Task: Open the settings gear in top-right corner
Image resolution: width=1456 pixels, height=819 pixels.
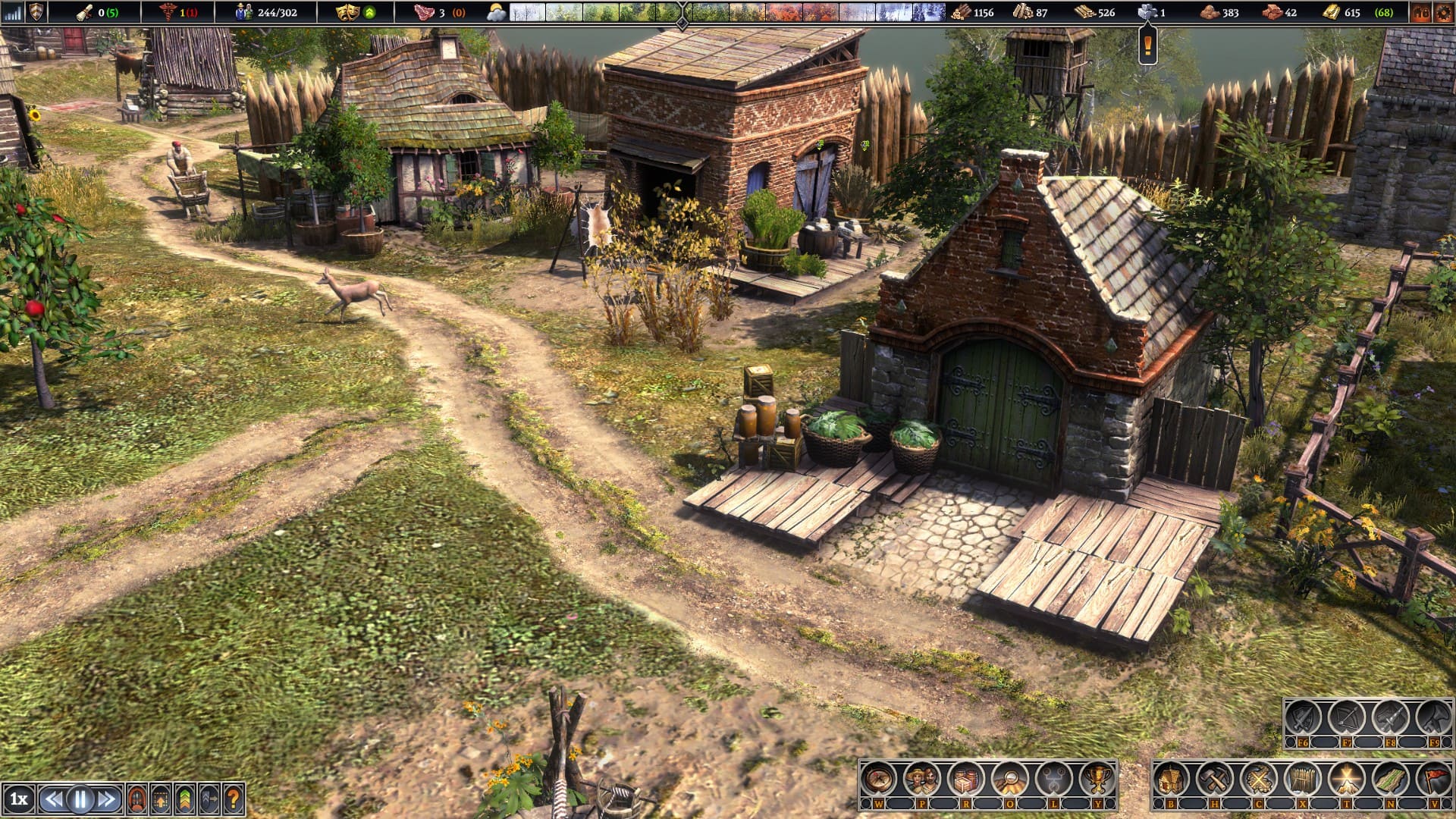Action: (x=1442, y=12)
